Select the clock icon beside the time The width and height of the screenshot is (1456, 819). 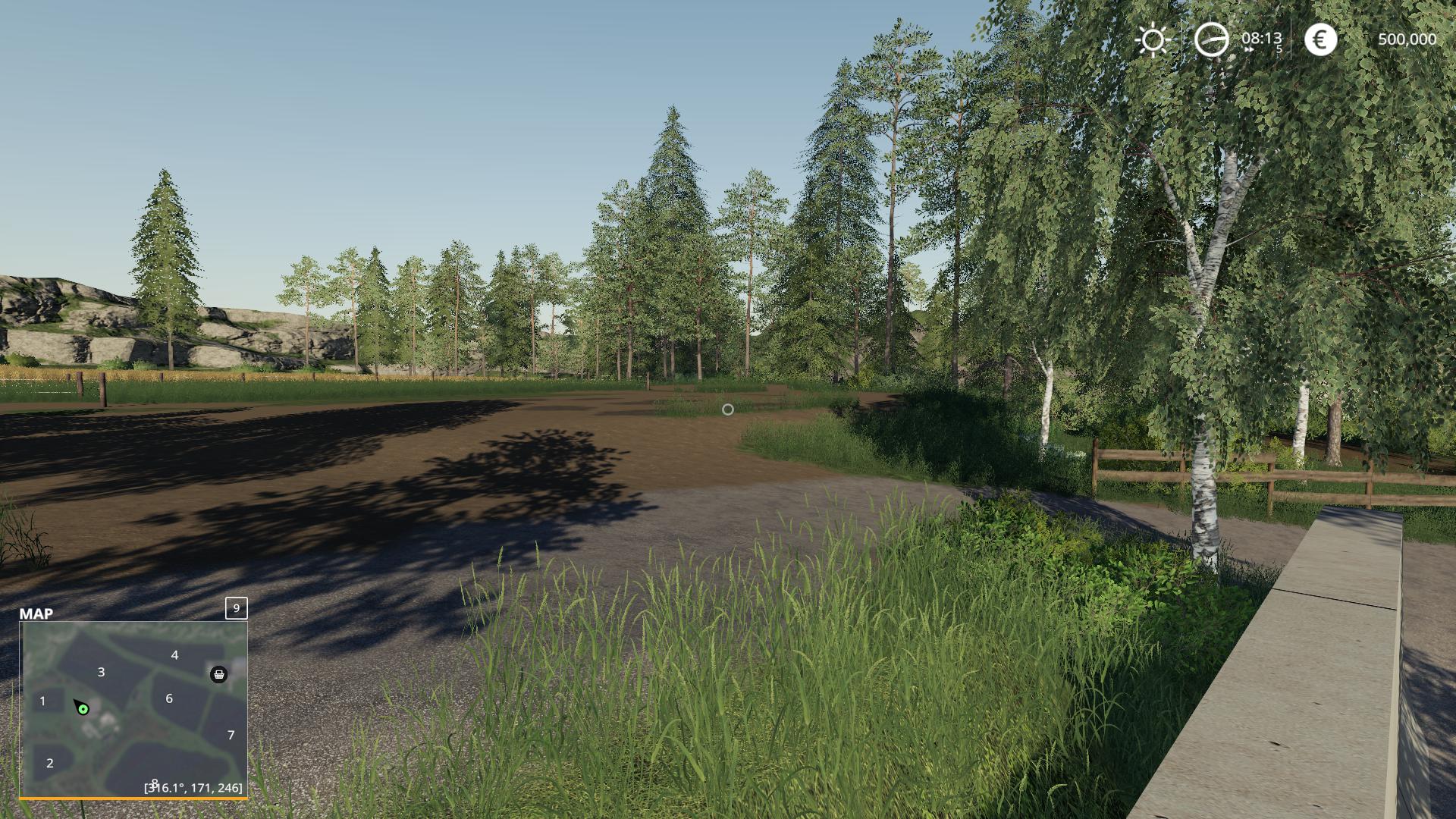(1211, 39)
